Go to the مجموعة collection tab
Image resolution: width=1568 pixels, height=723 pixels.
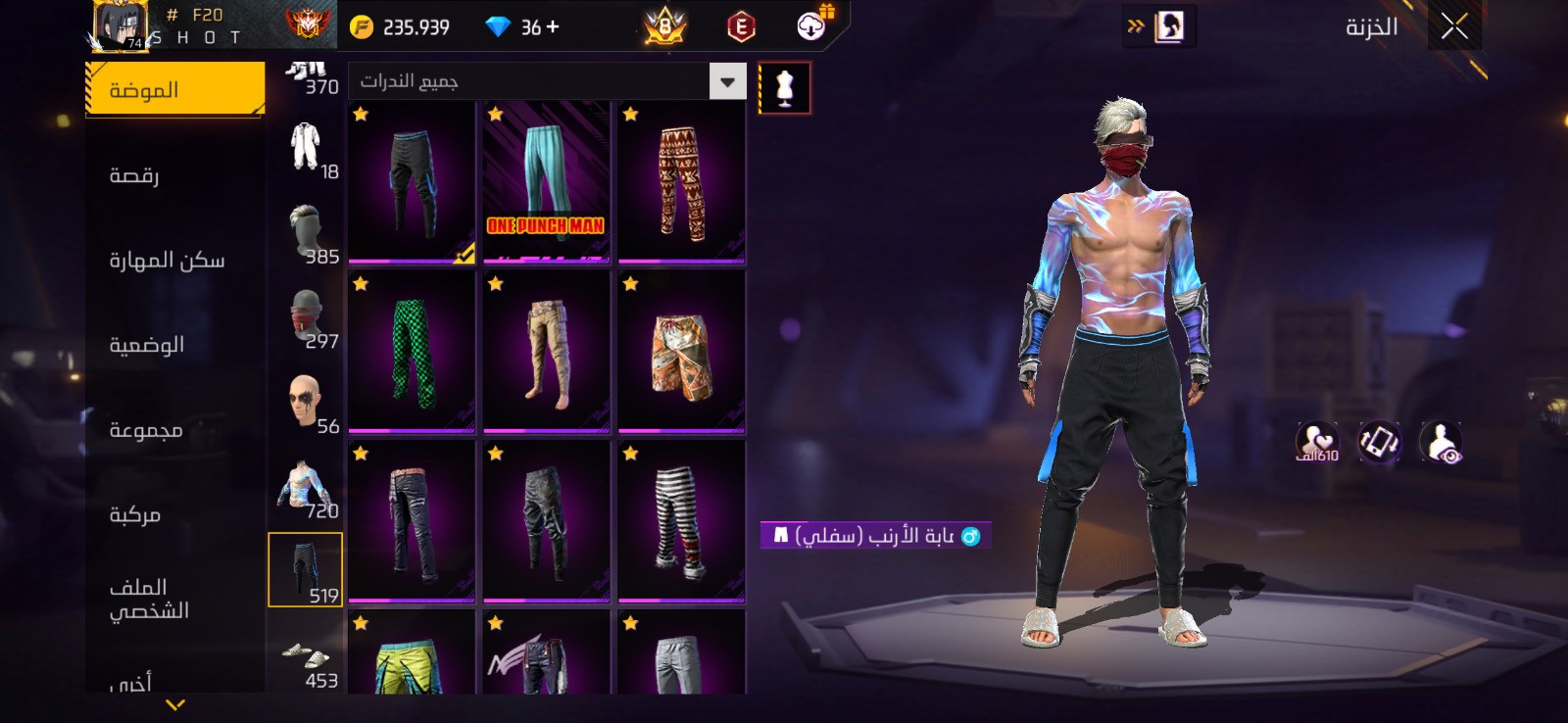click(146, 430)
